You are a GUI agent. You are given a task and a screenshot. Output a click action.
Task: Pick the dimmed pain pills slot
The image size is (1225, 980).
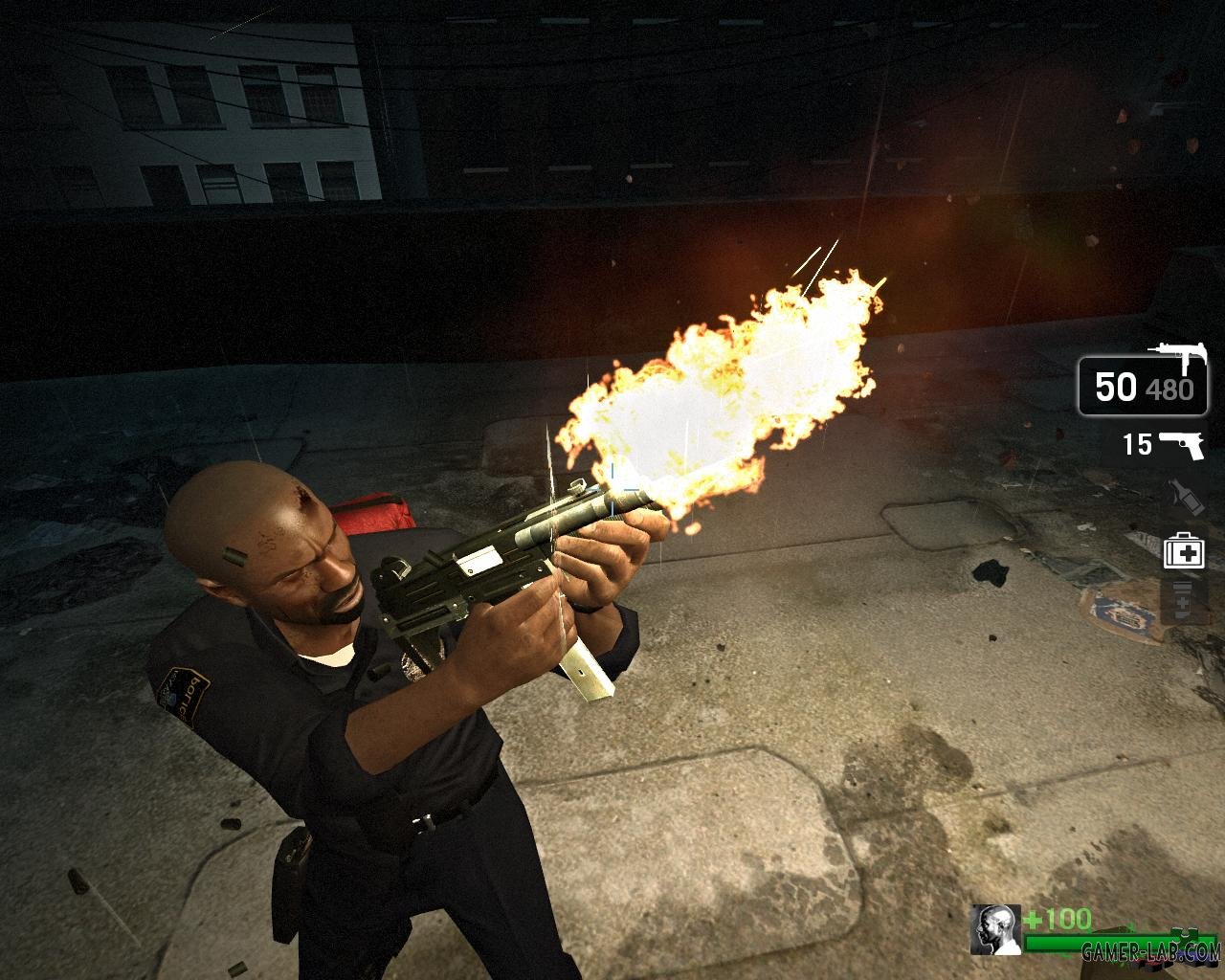(x=1182, y=600)
